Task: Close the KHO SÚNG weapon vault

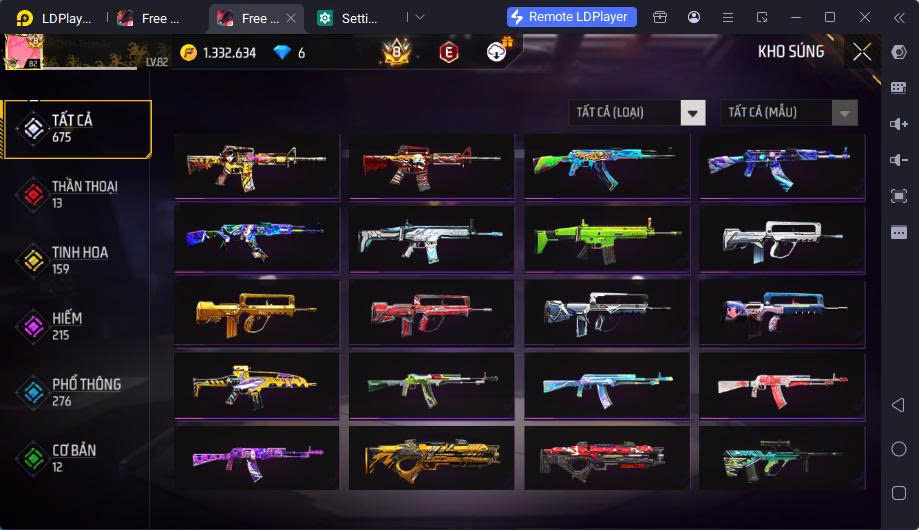Action: 862,52
